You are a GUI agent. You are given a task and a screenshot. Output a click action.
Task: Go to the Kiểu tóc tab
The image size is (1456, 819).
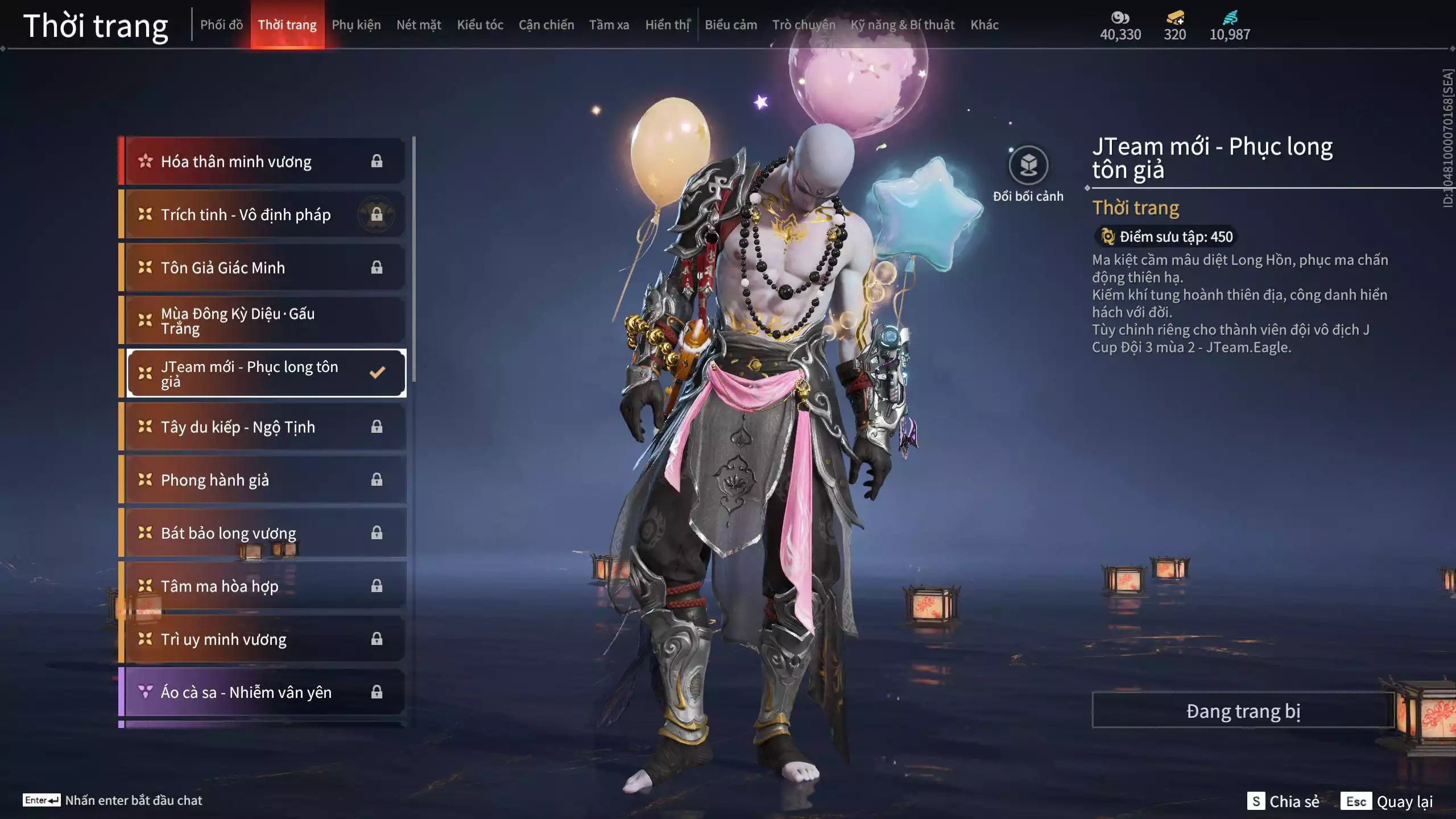[480, 25]
